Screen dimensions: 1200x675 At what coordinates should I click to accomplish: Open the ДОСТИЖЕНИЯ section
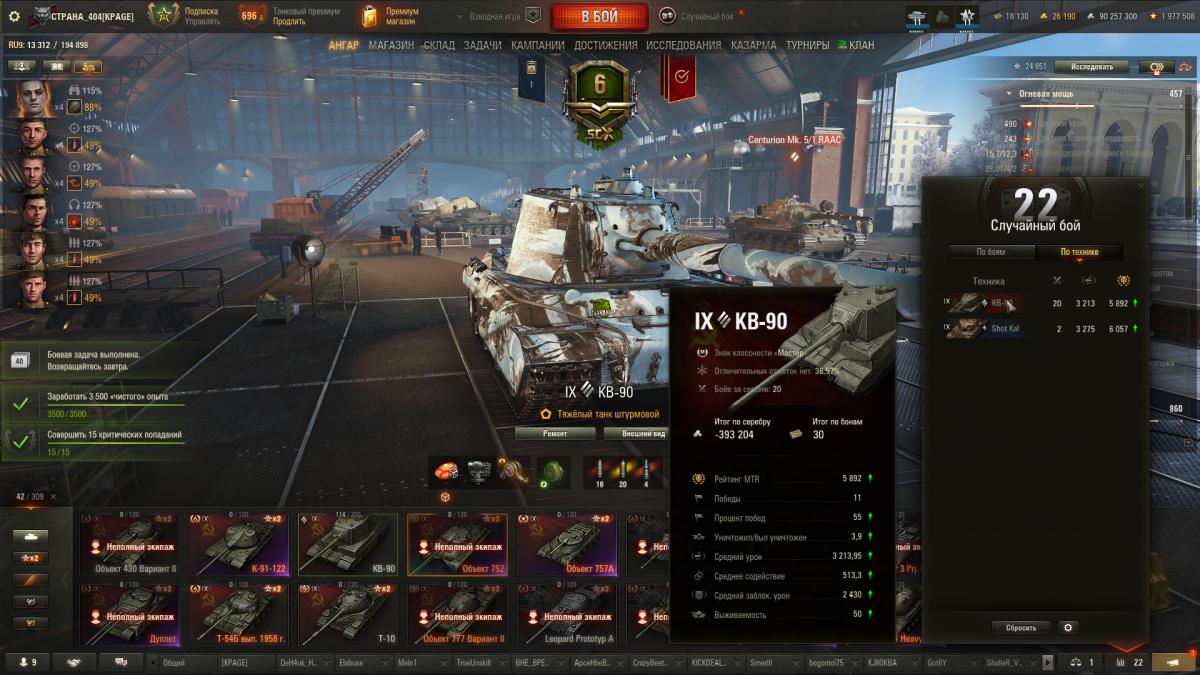[606, 45]
